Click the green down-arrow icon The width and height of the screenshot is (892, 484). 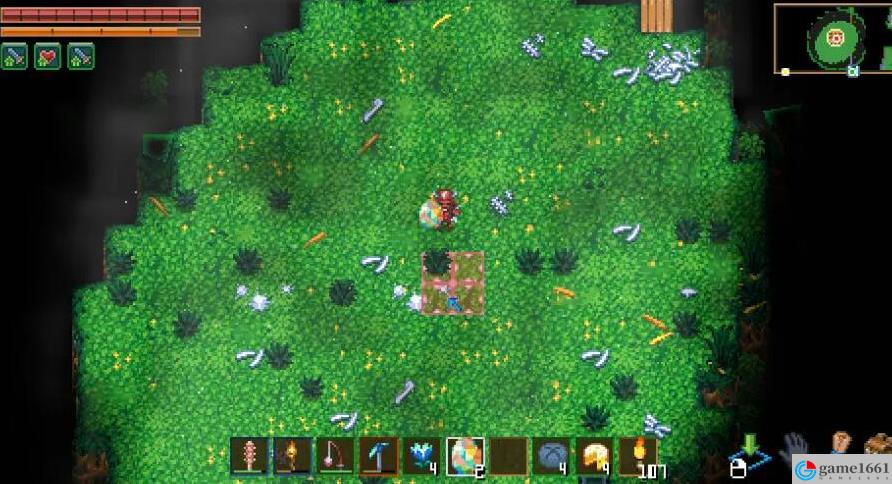(x=751, y=445)
